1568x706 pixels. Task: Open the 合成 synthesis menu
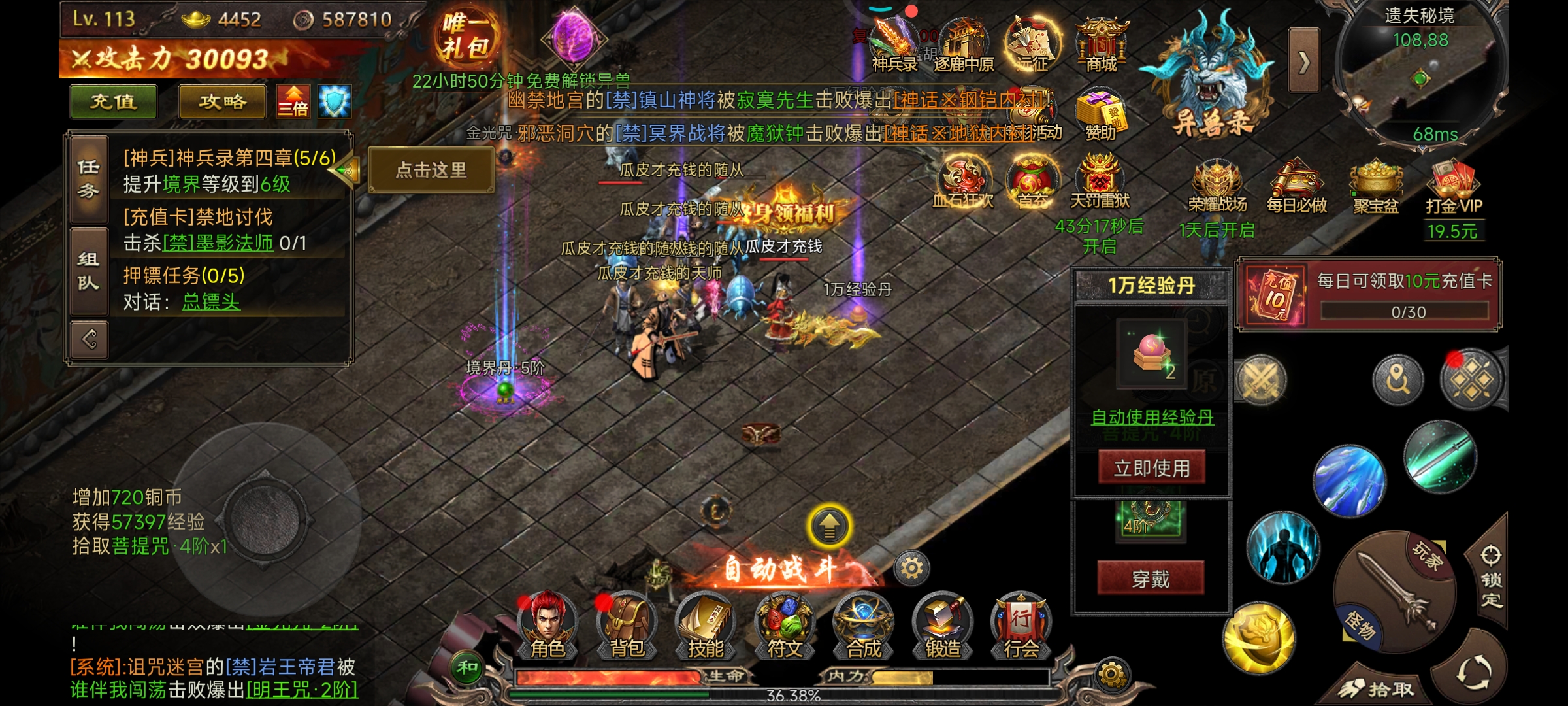[864, 625]
